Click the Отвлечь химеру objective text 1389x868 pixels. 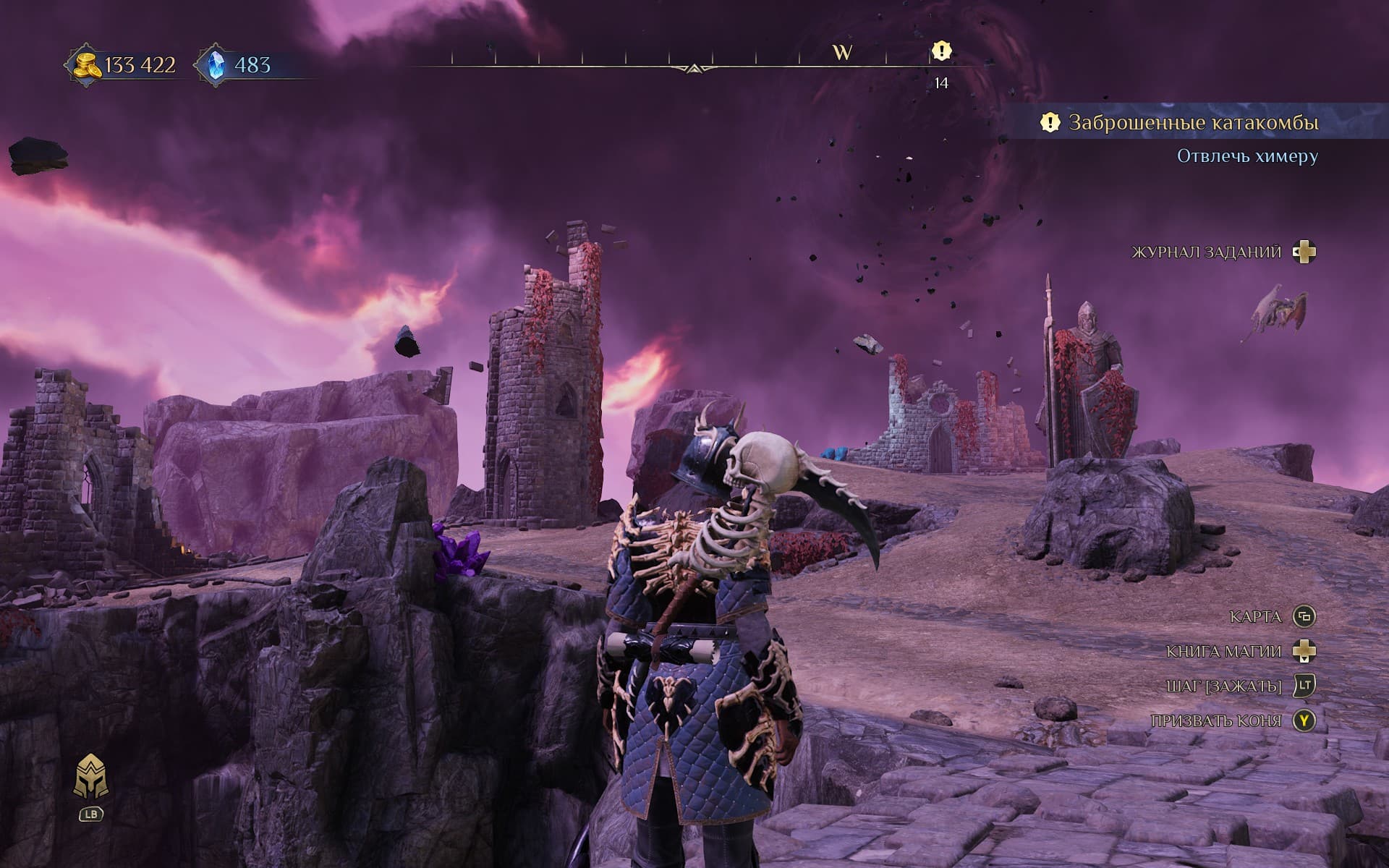tap(1247, 156)
